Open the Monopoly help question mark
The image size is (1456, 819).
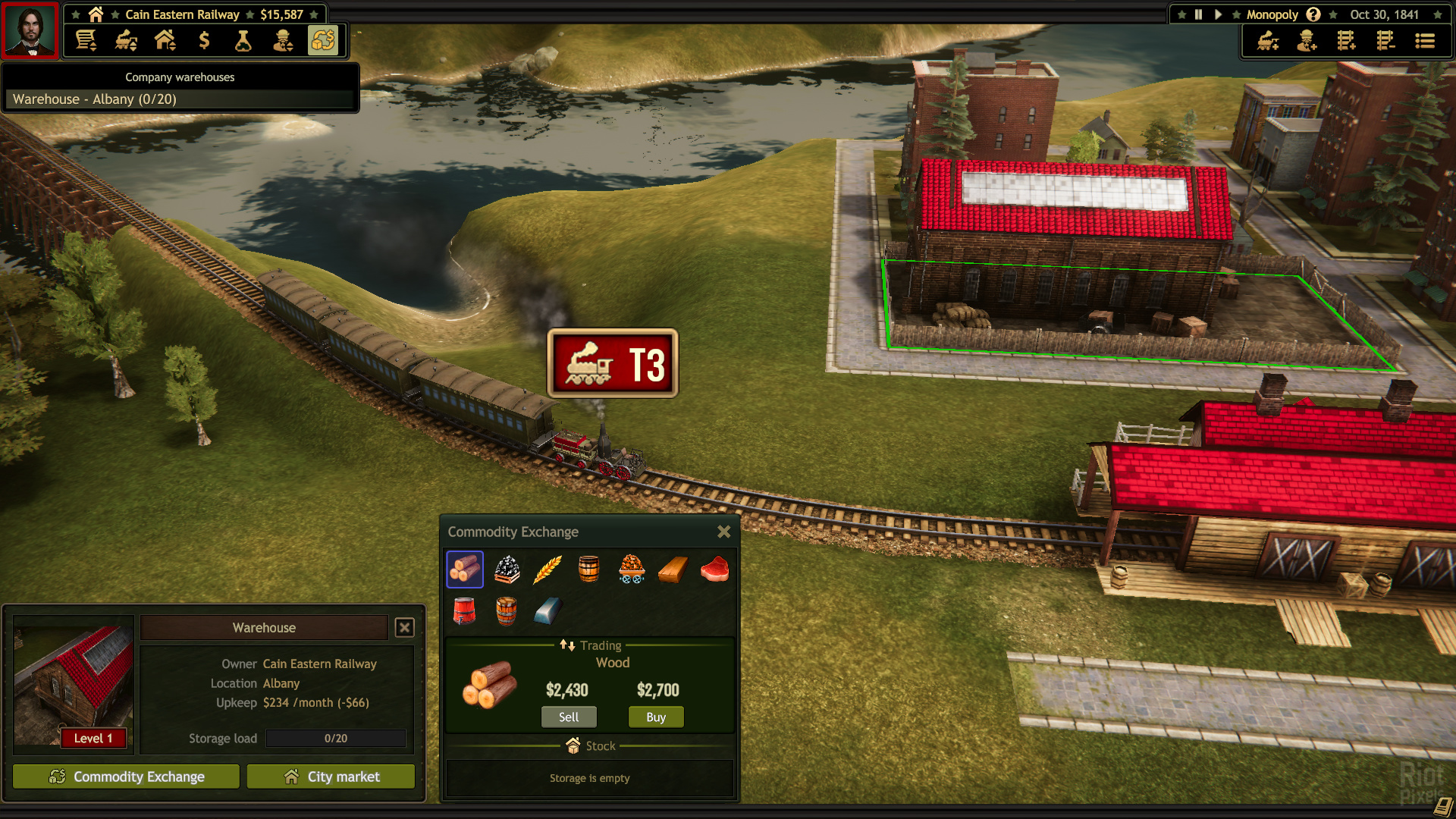[x=1313, y=14]
